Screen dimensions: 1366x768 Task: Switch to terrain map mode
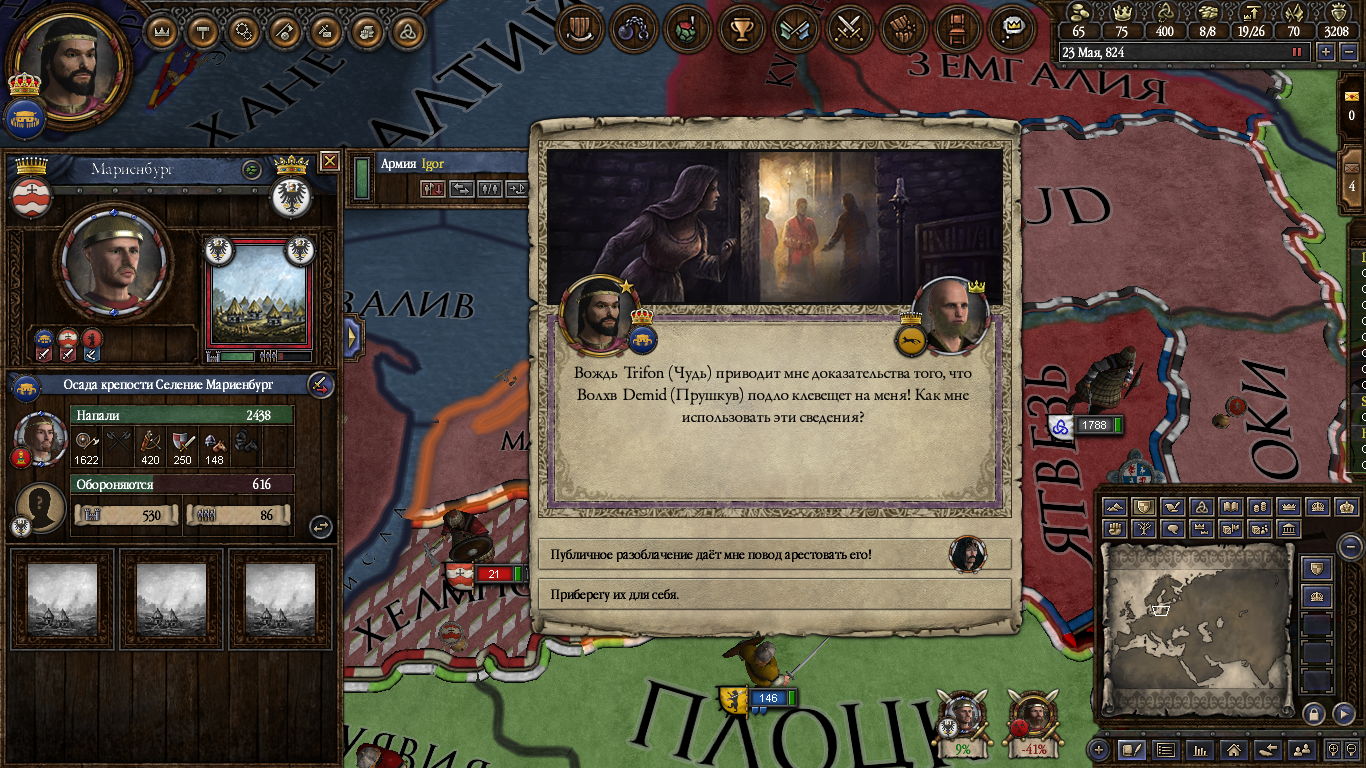tap(1113, 508)
